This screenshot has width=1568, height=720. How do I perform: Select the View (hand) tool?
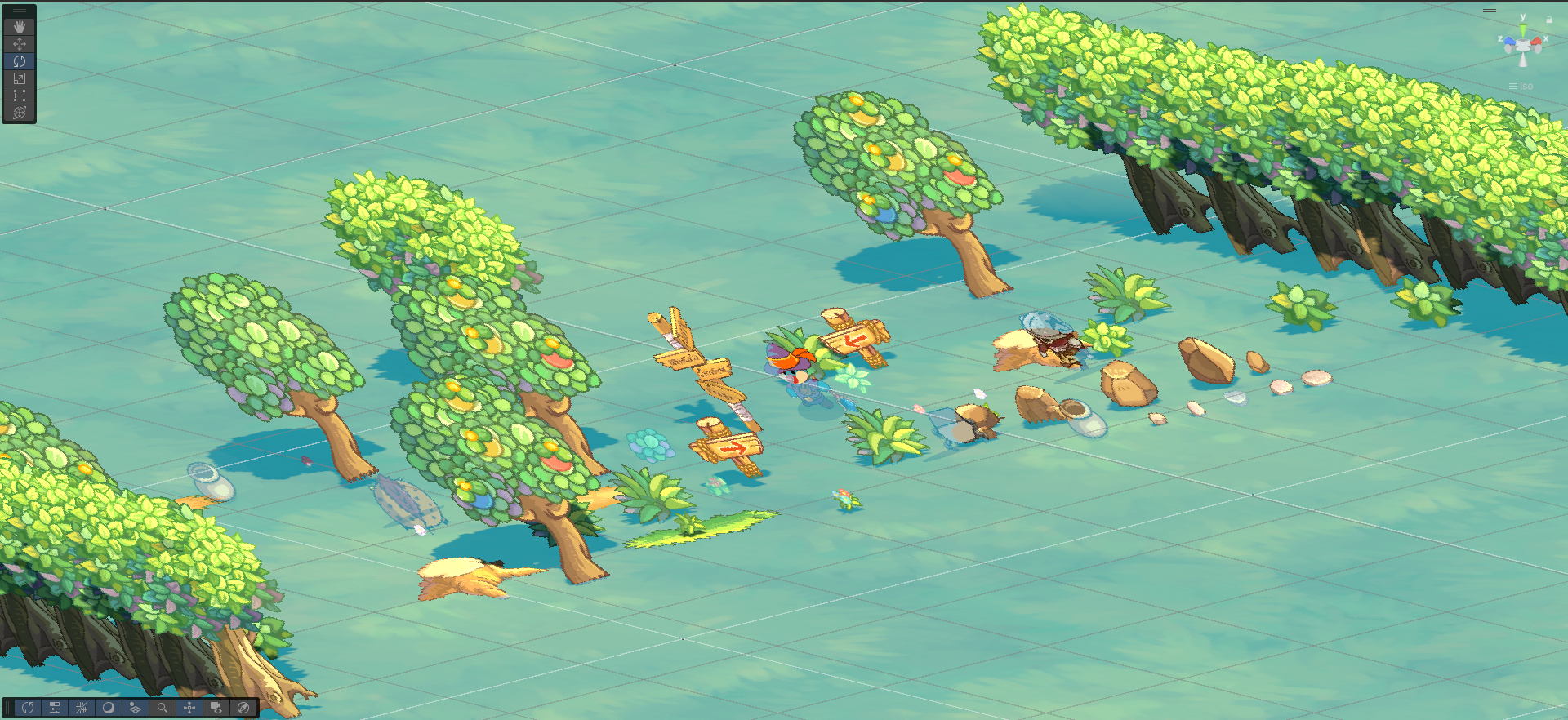(x=19, y=26)
